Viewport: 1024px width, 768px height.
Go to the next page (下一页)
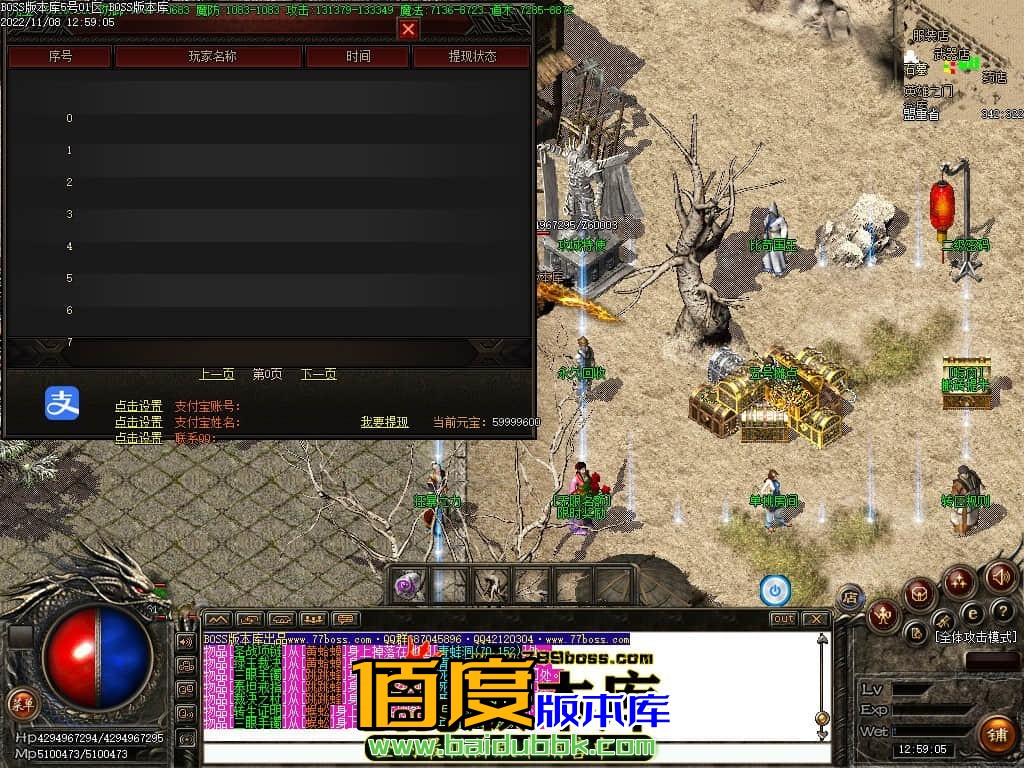pos(319,374)
